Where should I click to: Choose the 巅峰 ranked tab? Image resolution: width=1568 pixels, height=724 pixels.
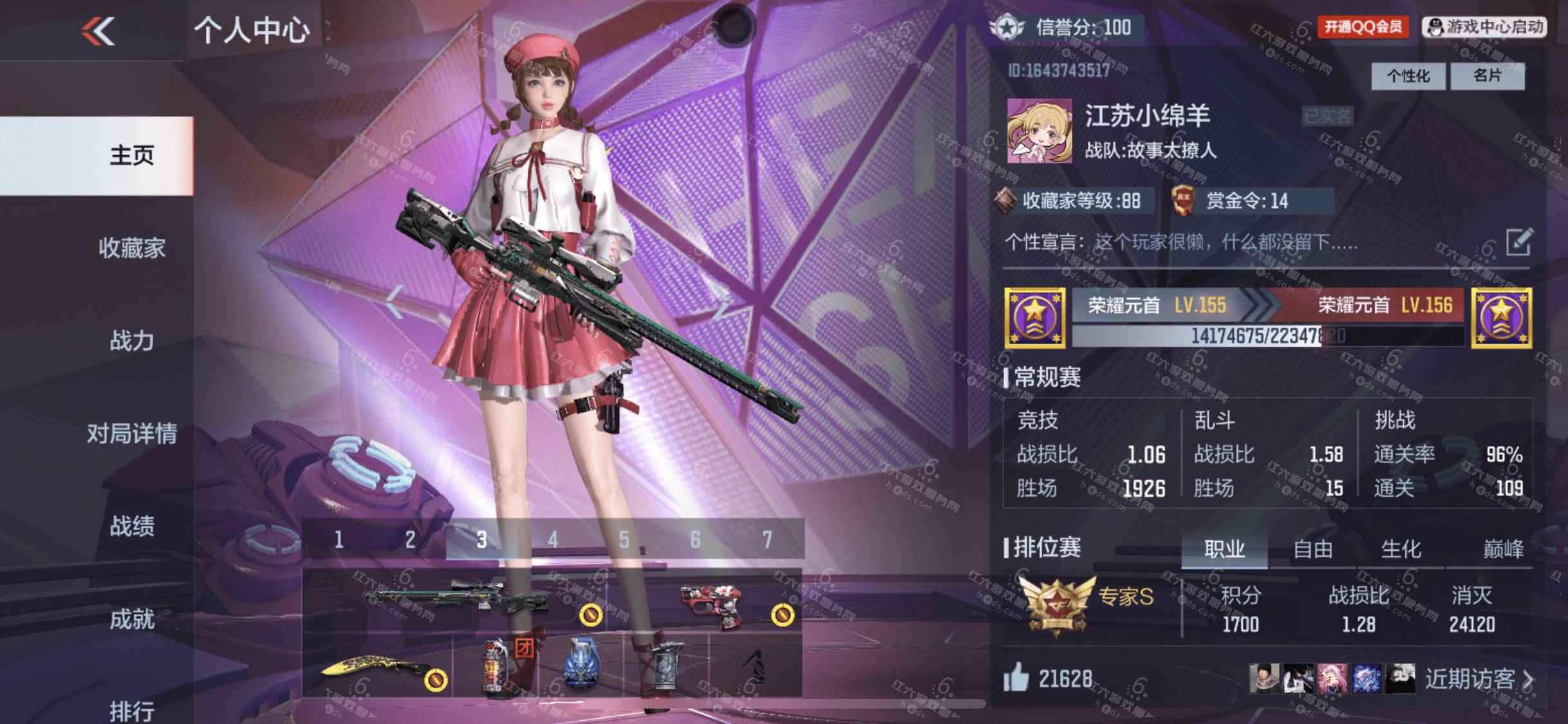click(x=1502, y=550)
